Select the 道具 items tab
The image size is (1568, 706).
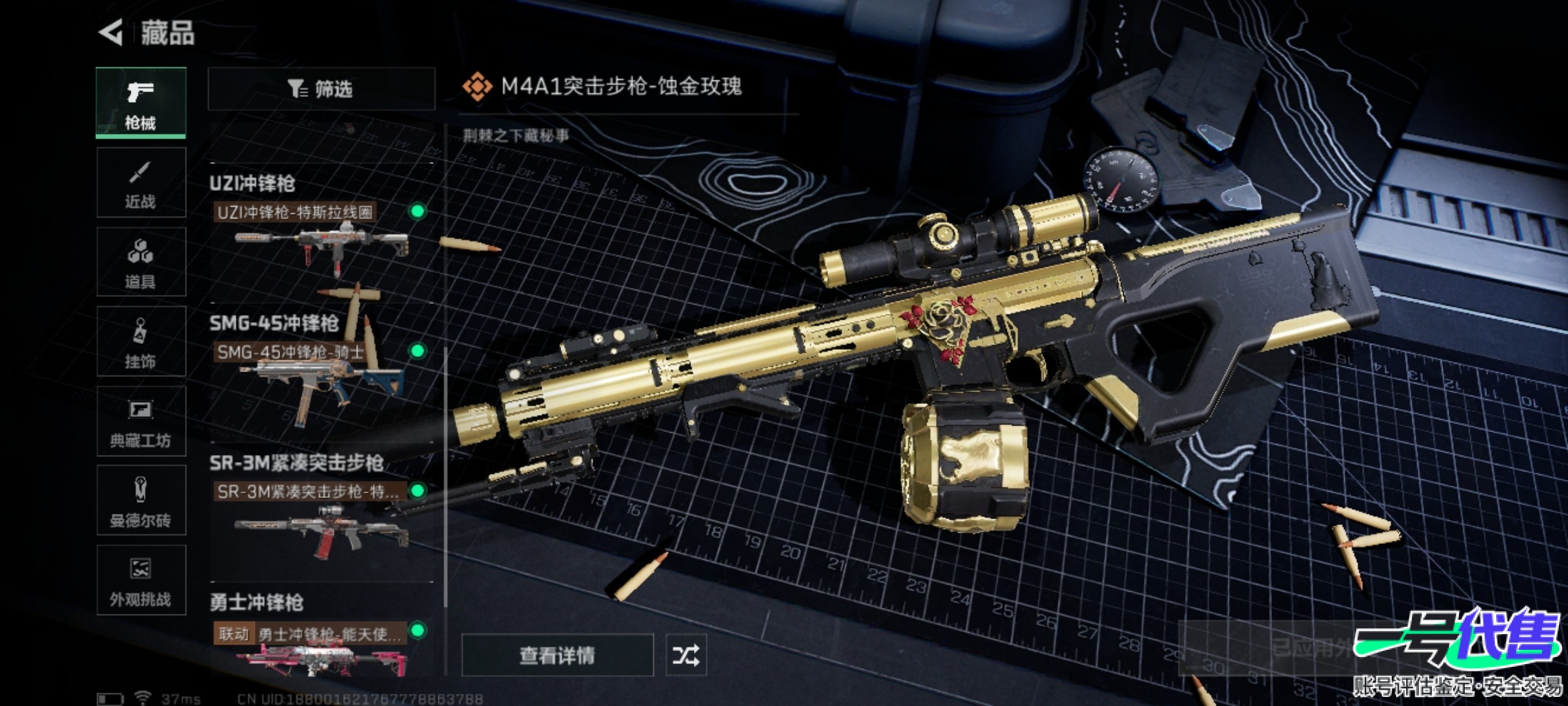(141, 262)
